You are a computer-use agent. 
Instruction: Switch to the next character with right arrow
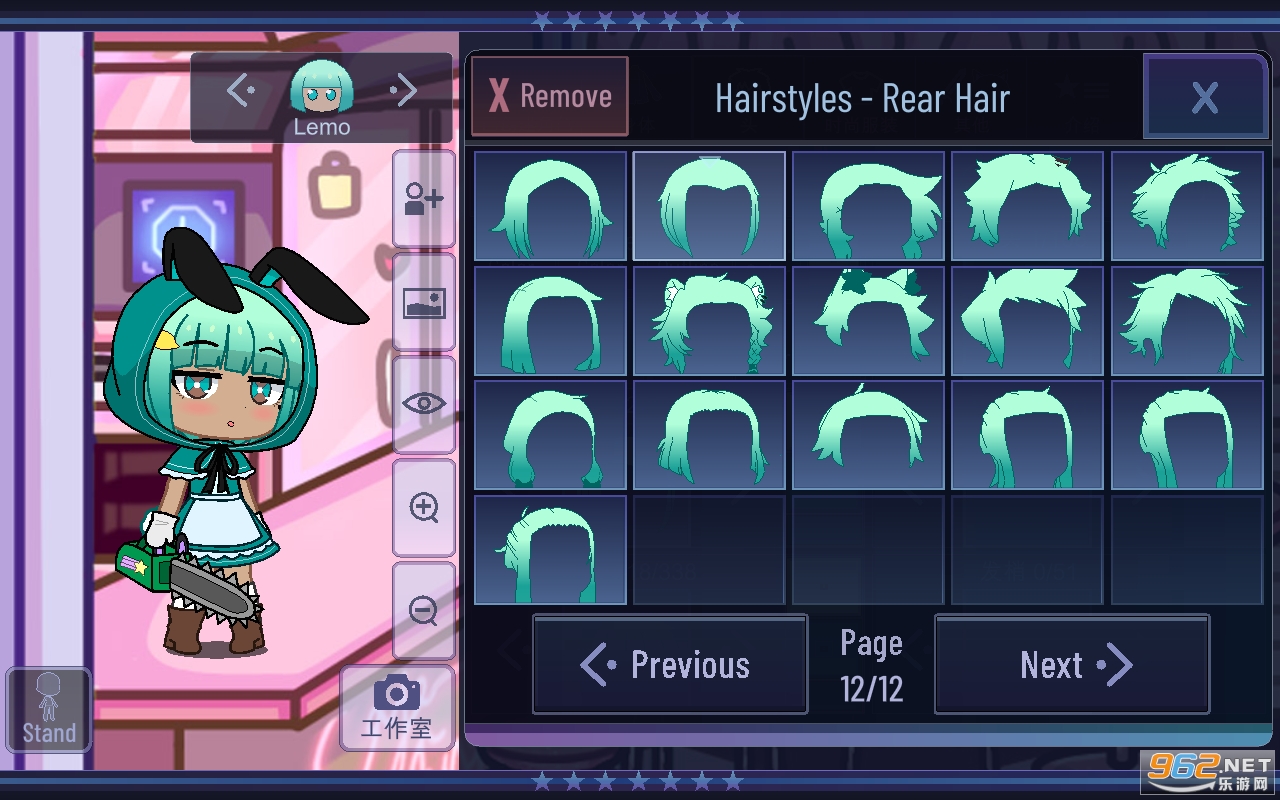[x=404, y=92]
